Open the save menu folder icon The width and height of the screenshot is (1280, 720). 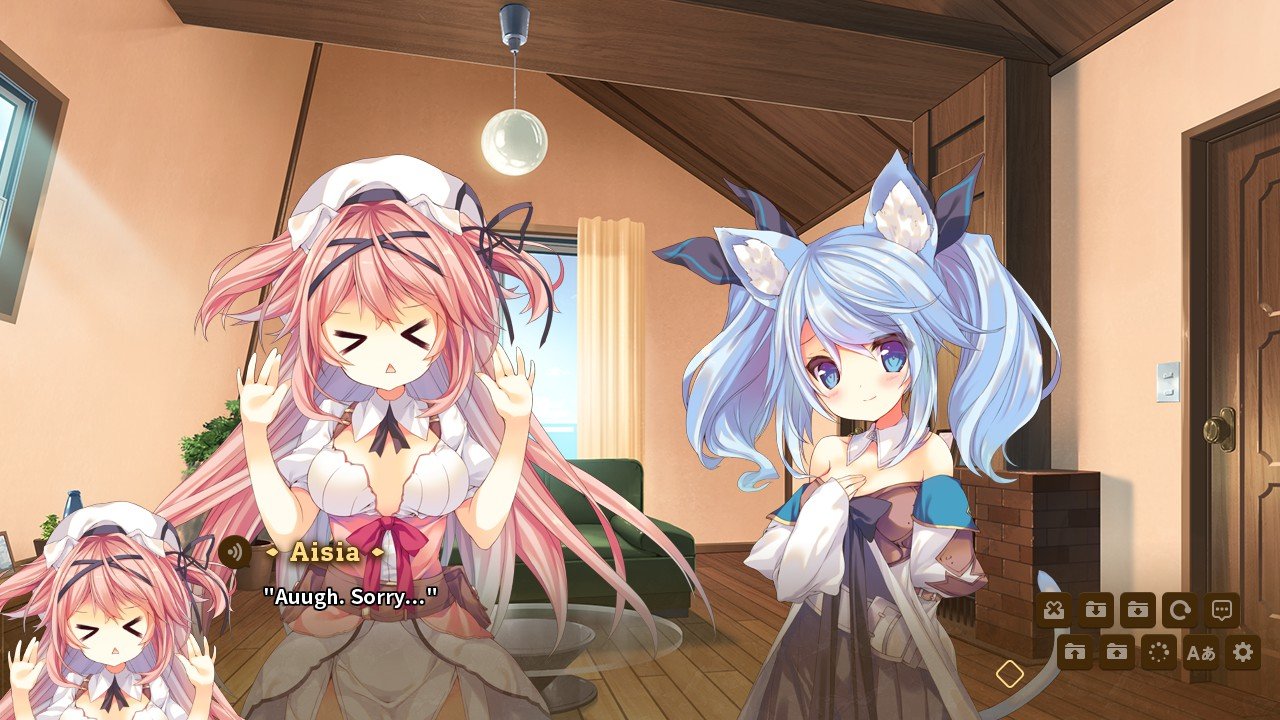1138,609
